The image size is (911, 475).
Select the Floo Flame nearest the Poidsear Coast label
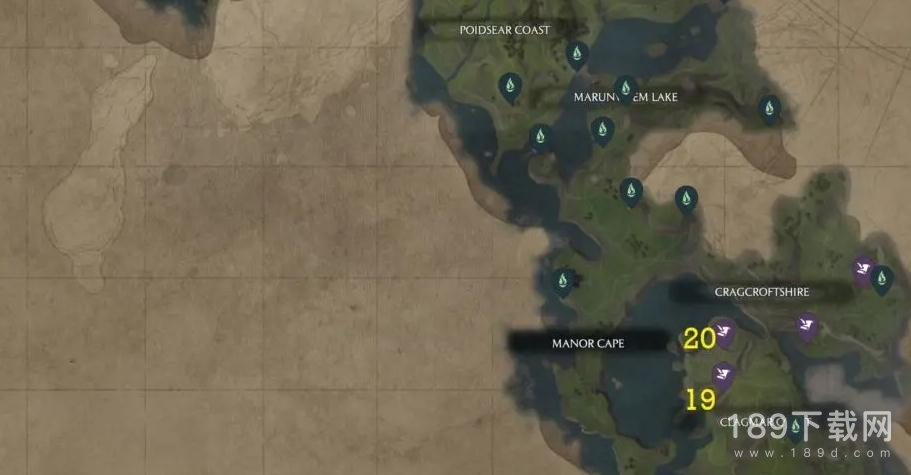pos(577,53)
